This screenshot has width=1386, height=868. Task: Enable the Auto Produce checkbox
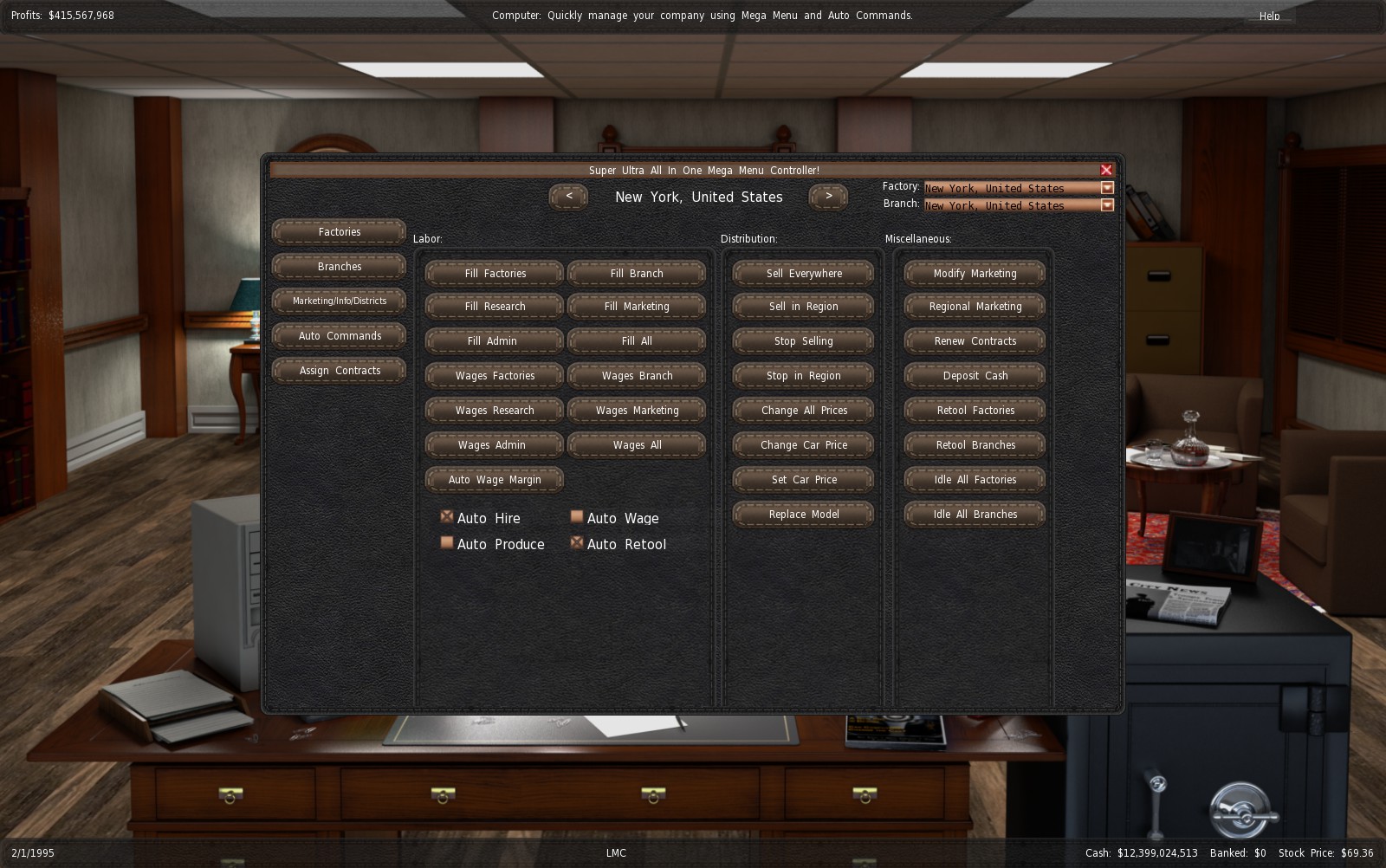[447, 543]
